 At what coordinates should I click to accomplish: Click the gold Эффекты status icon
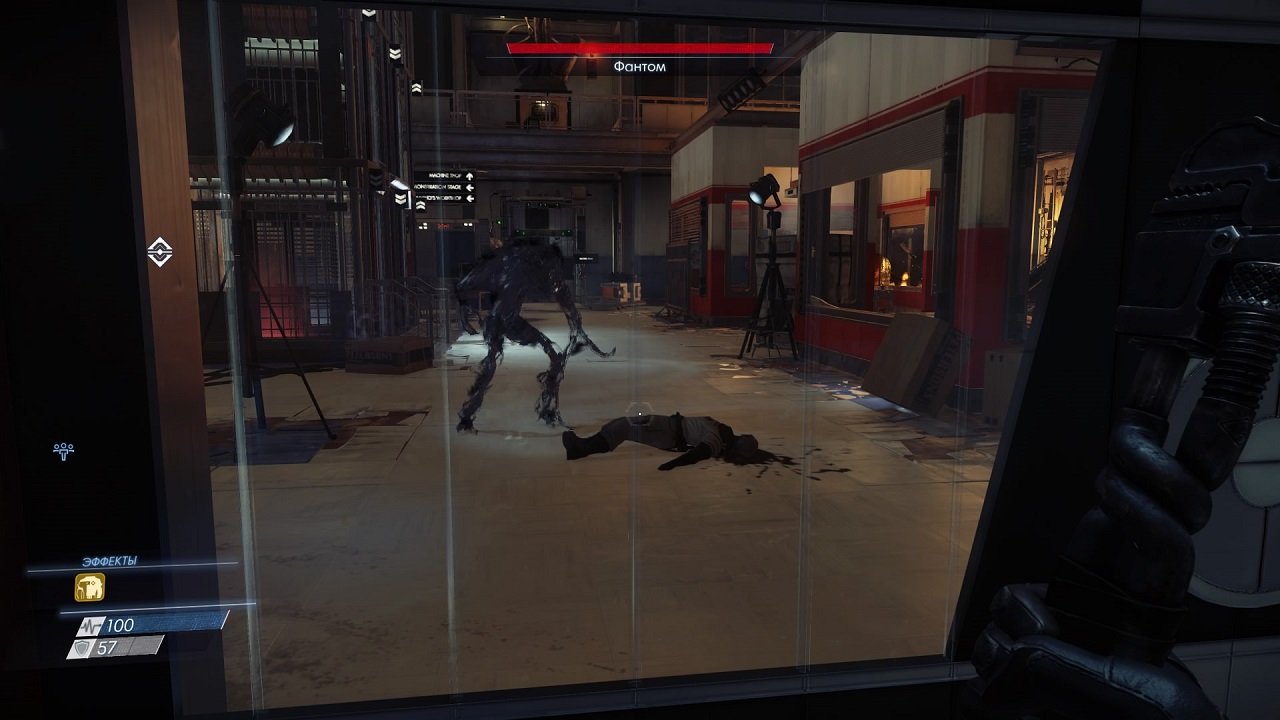click(x=89, y=587)
